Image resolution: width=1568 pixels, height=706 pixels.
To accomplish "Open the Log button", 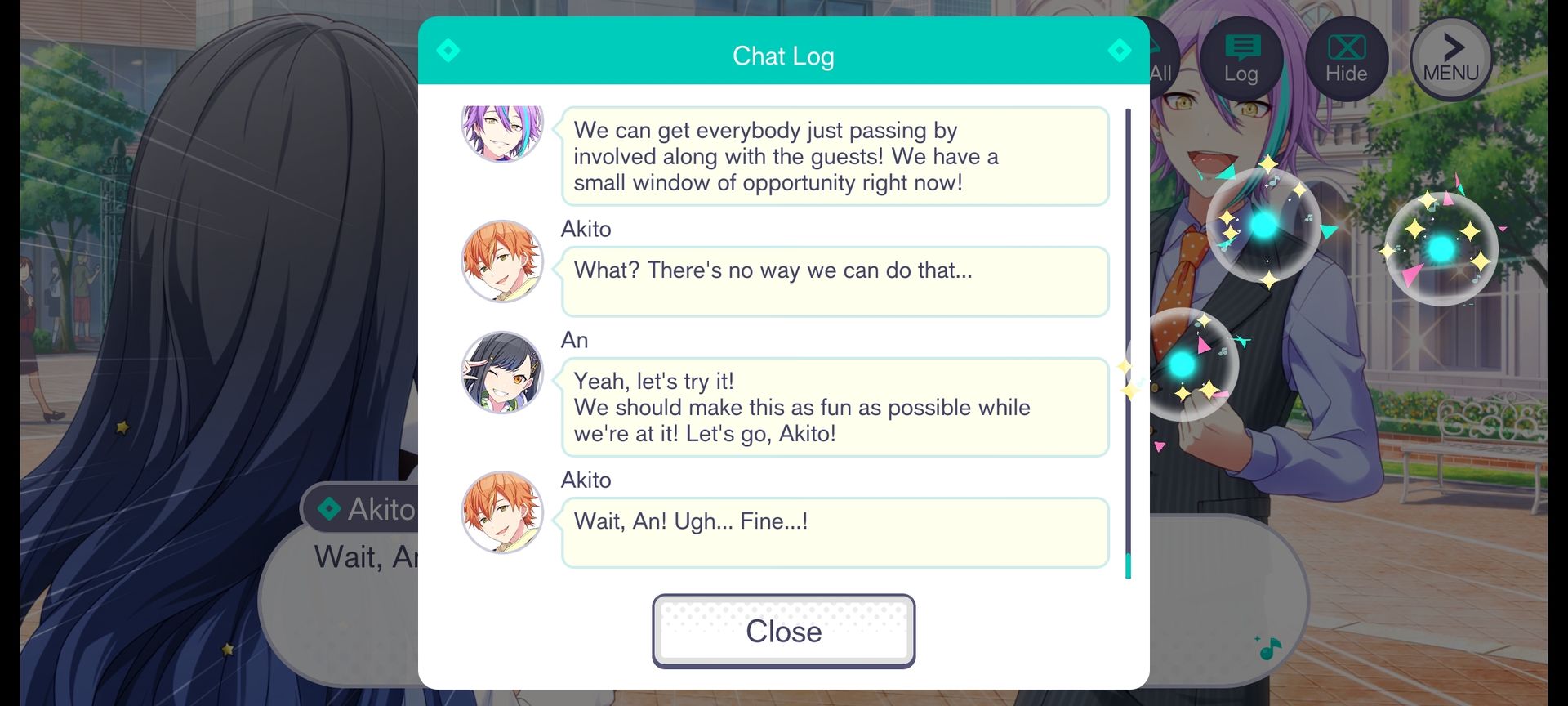I will point(1241,59).
